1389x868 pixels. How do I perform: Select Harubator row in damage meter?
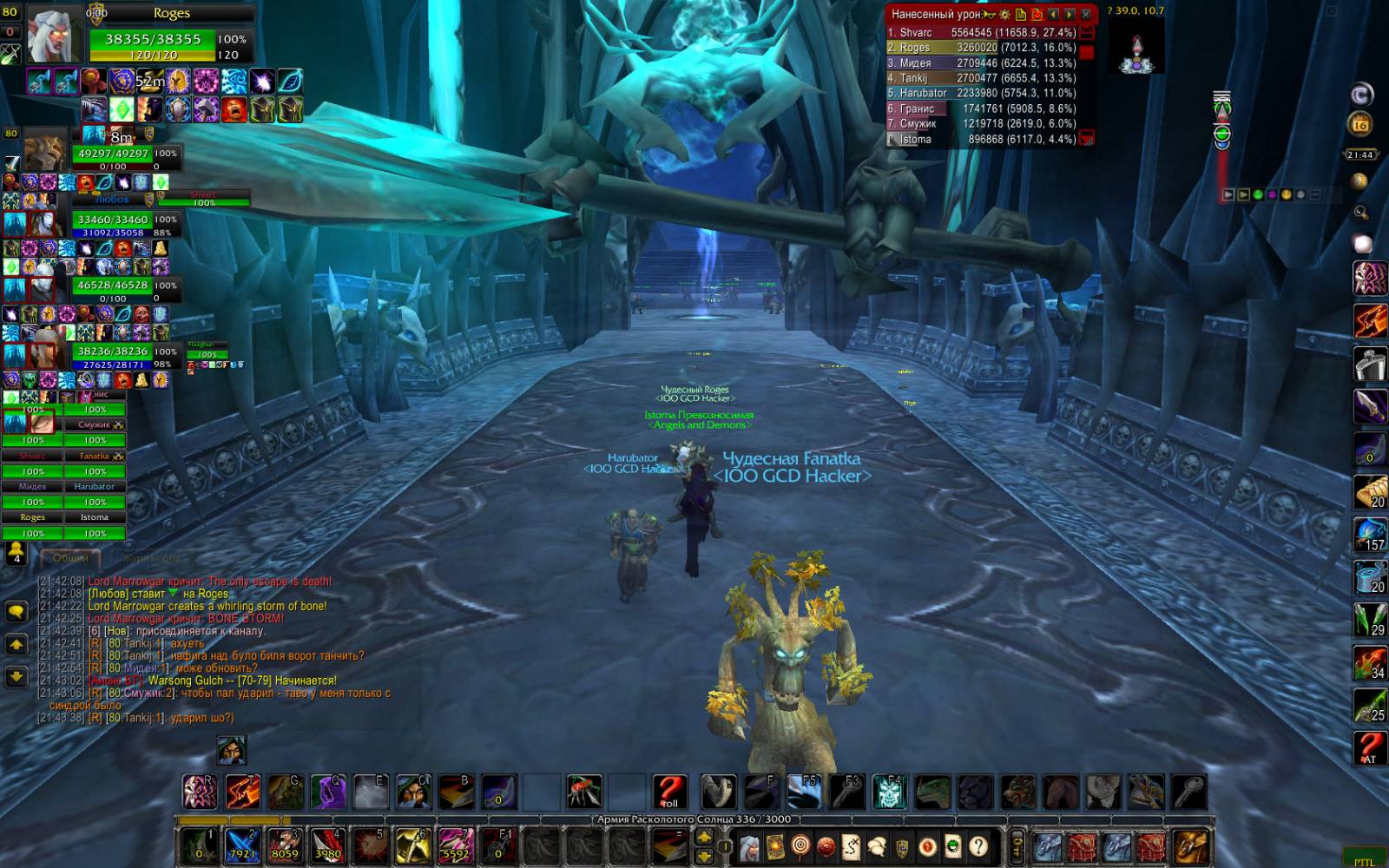tap(981, 93)
